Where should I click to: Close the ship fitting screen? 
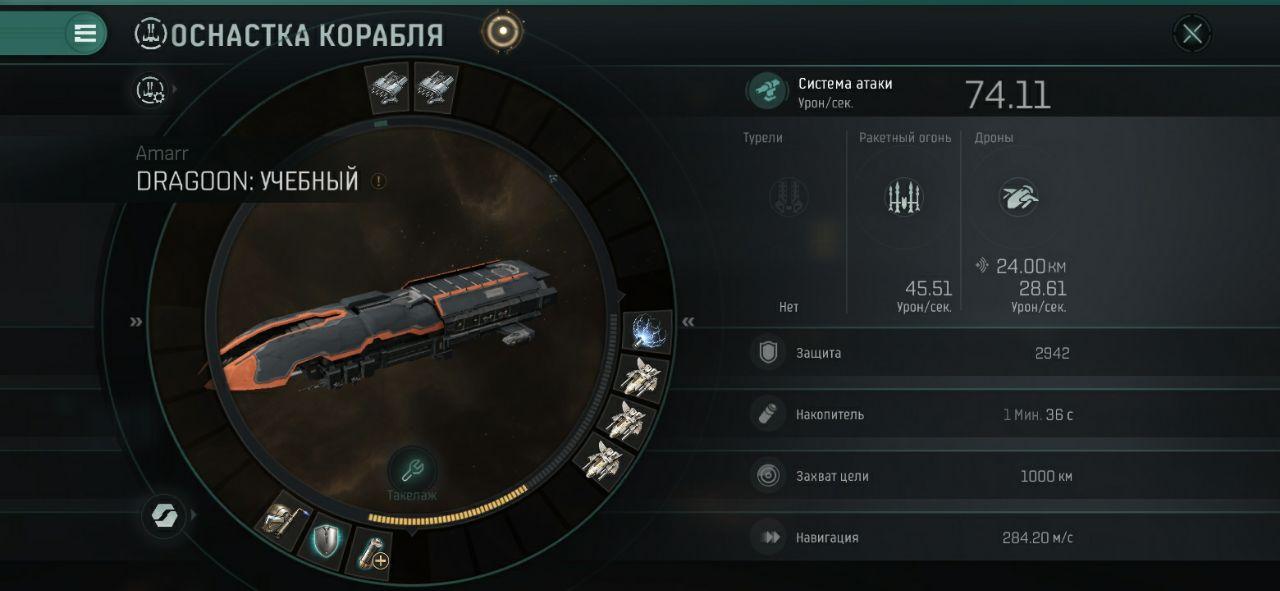coord(1192,34)
